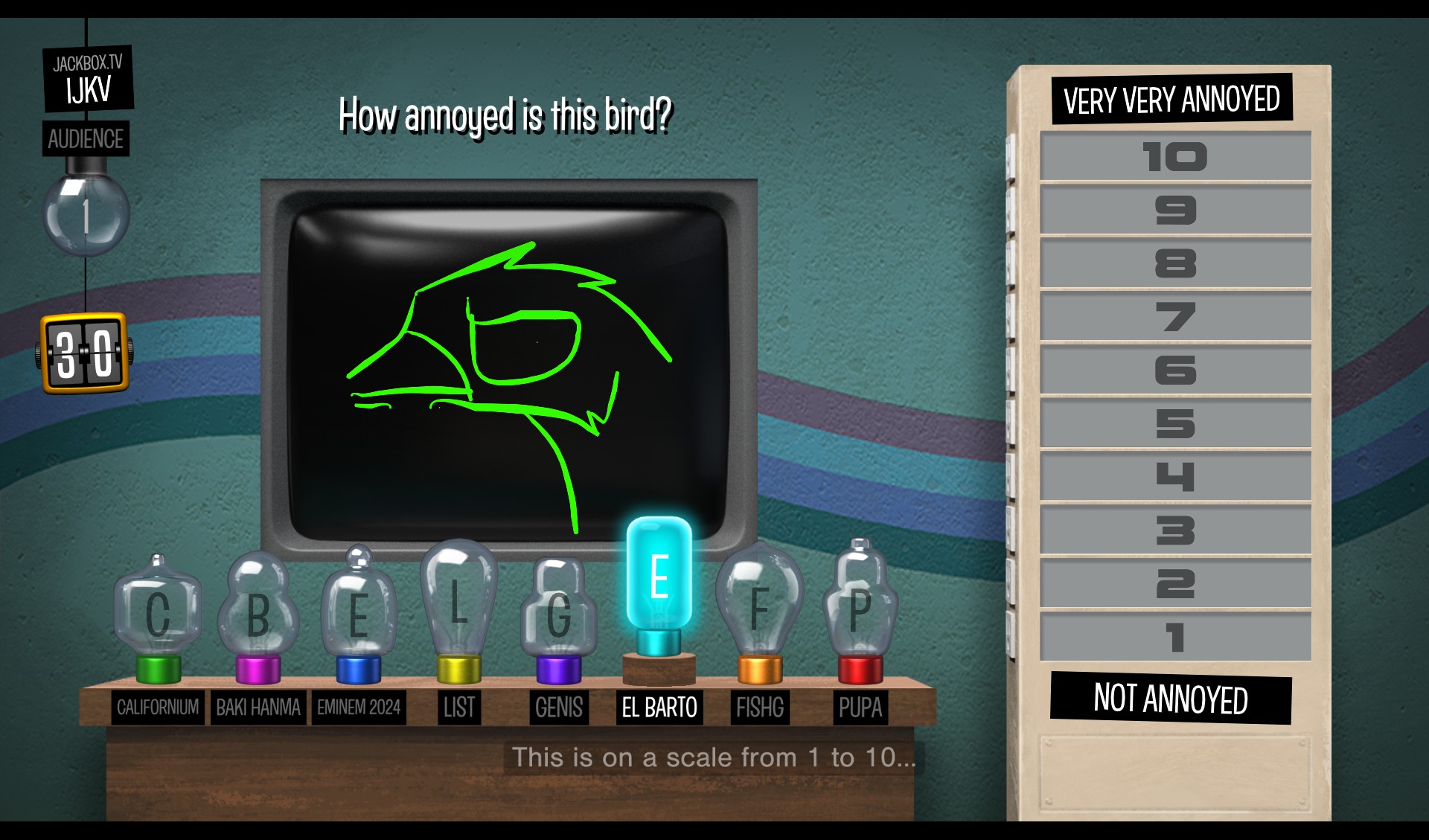Choose the number 9 scale row

point(1174,210)
